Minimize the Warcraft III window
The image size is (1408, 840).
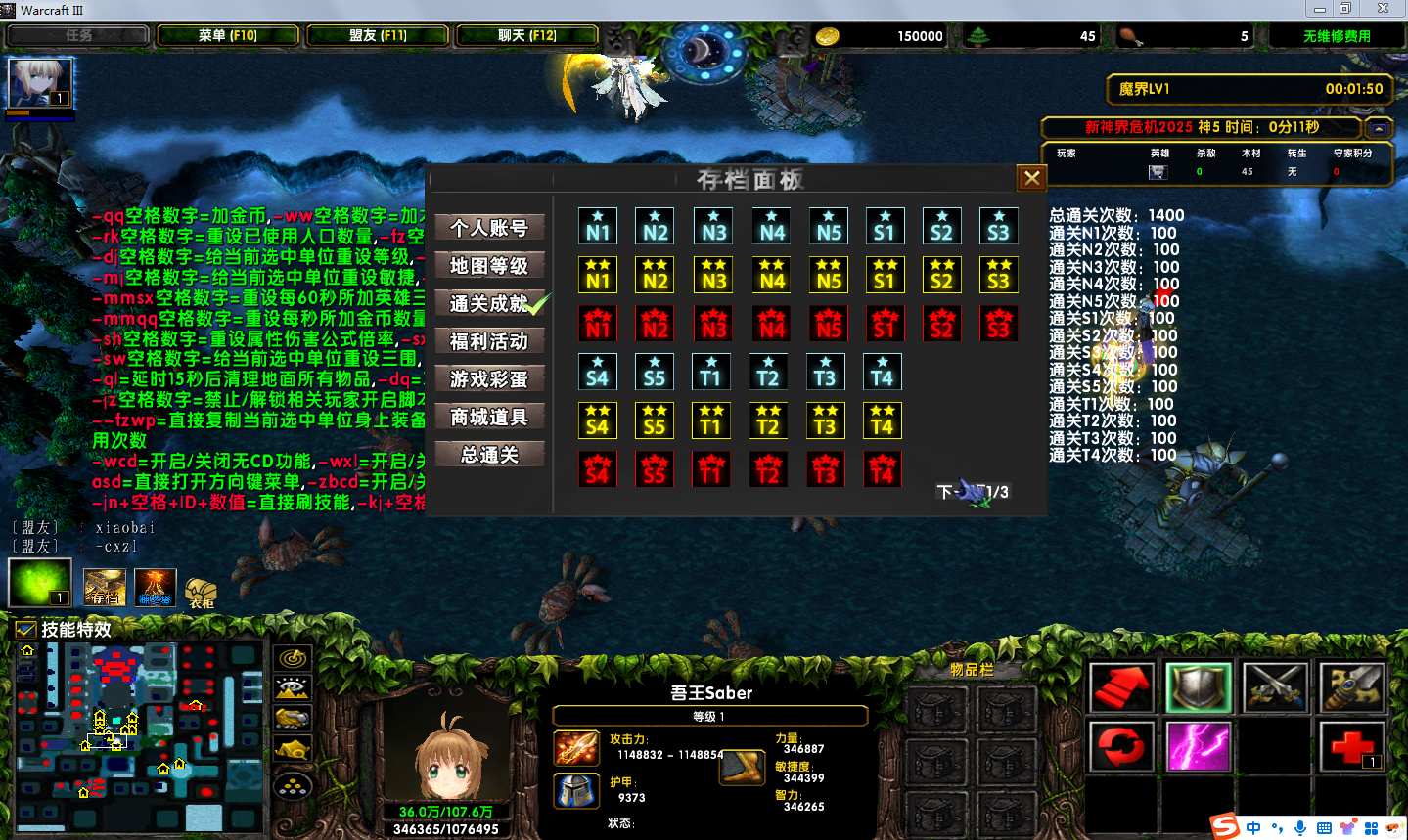click(x=1319, y=9)
